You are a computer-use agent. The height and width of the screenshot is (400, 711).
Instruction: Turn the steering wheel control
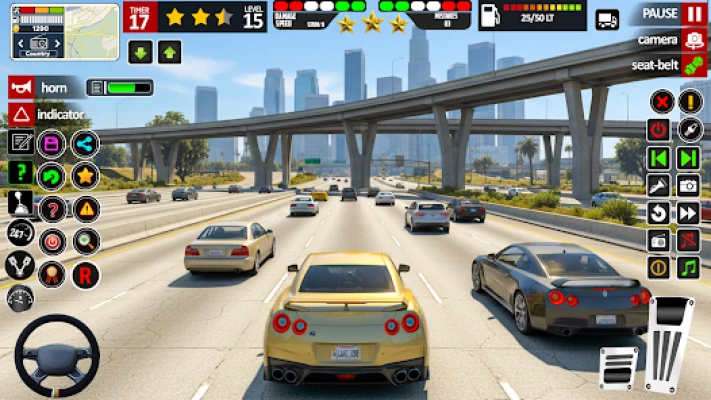[56, 357]
